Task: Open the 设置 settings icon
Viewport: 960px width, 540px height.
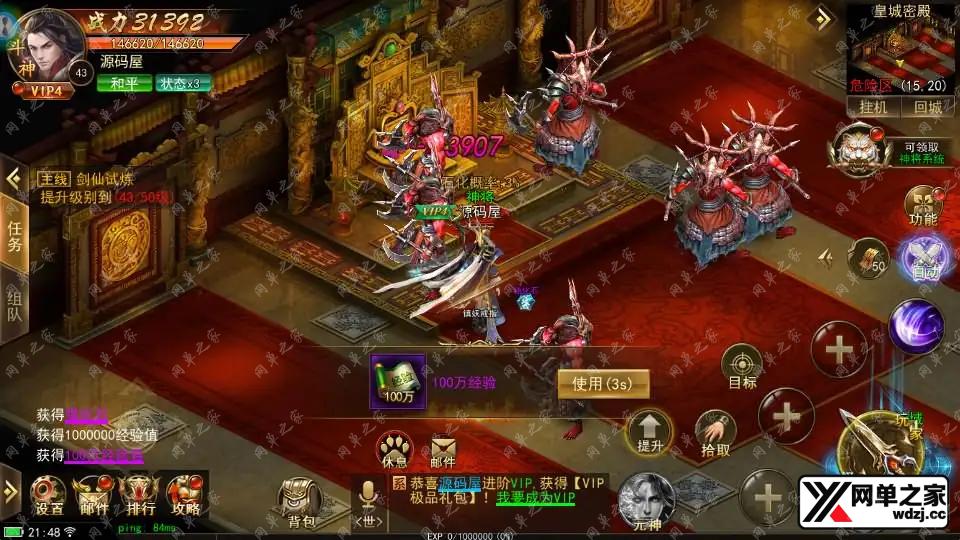Action: pyautogui.click(x=49, y=494)
